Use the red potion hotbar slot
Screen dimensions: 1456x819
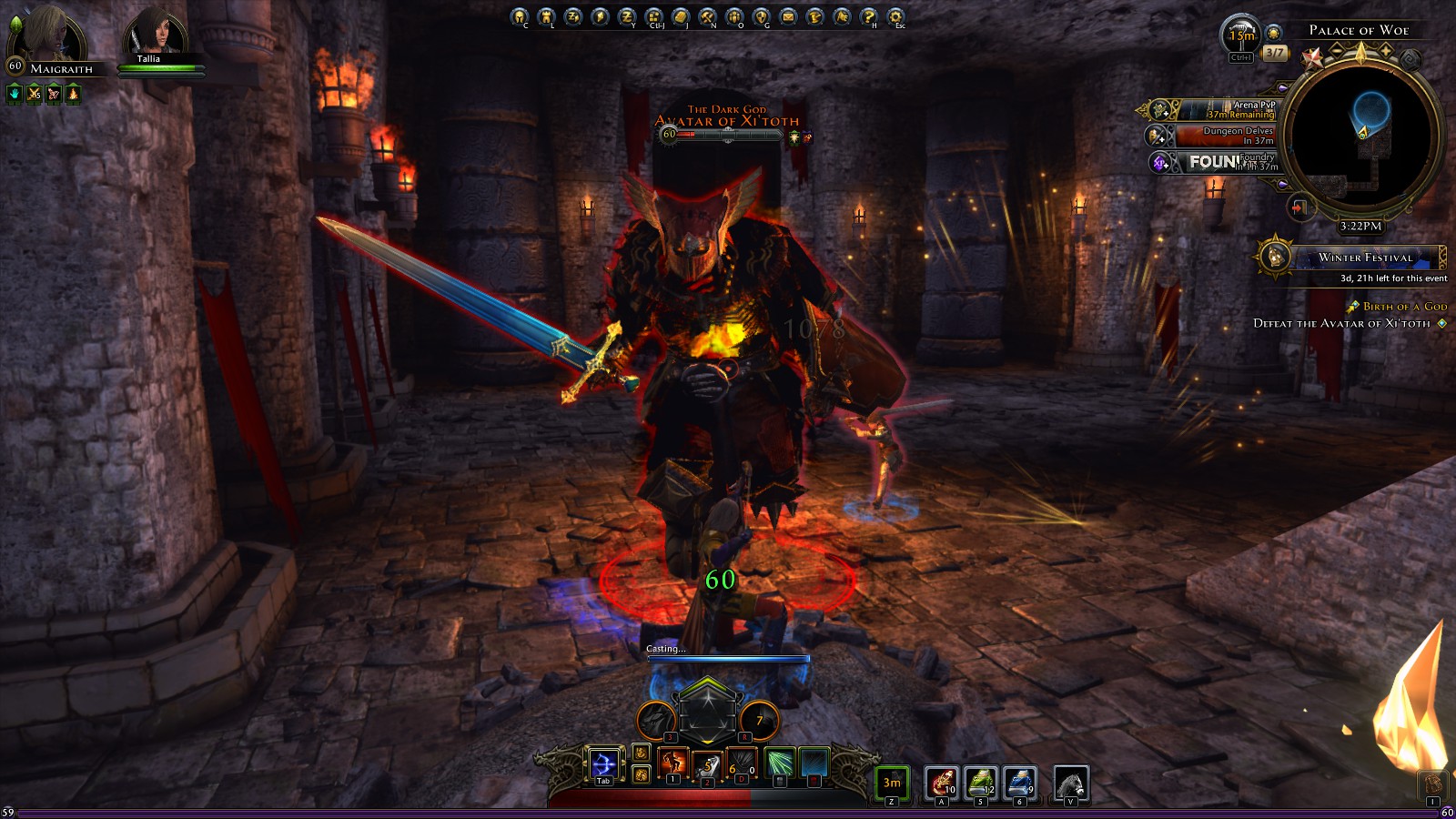tap(941, 783)
